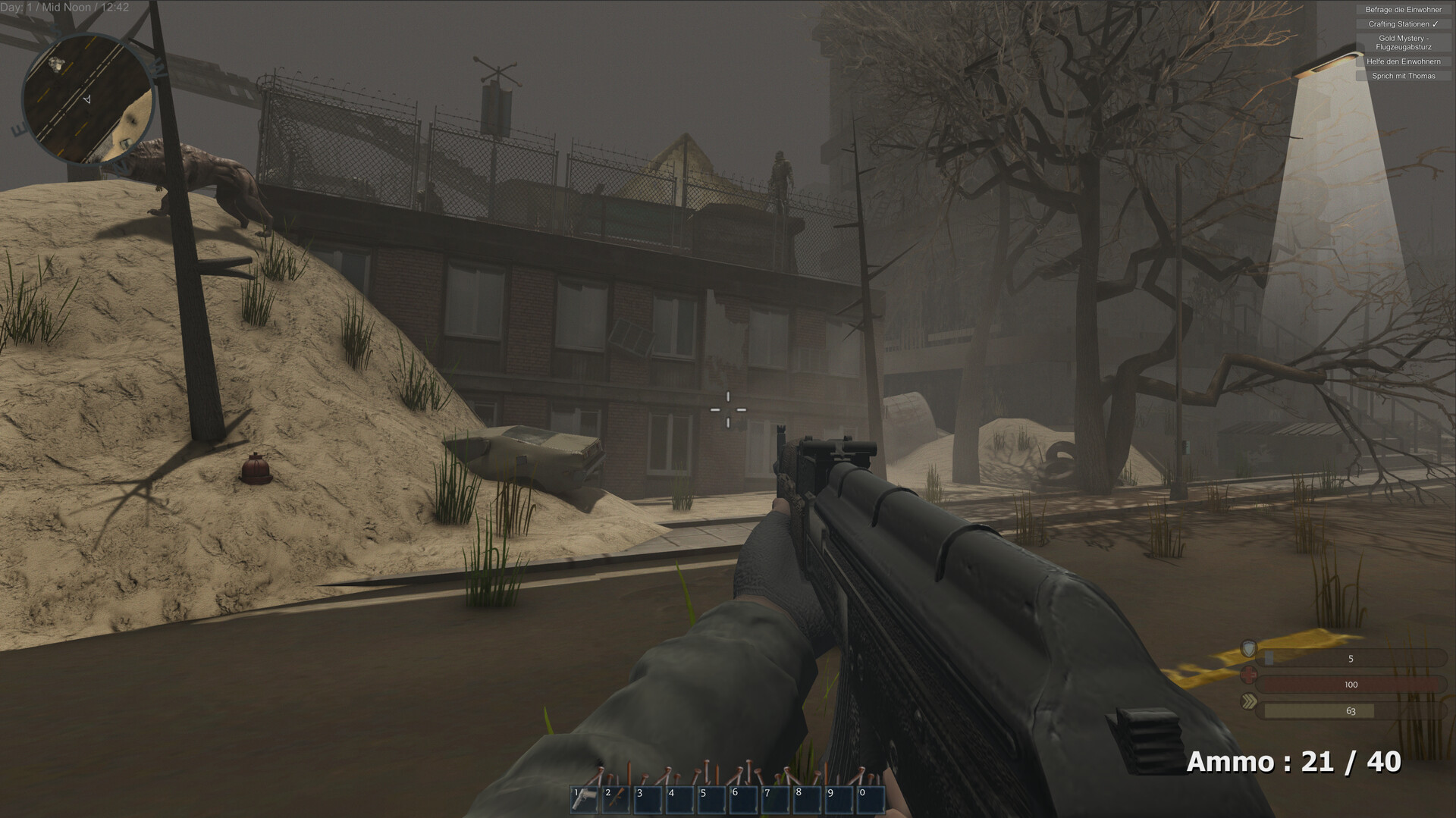Screen dimensions: 1456x818
Task: Click the minimap in the top-left corner
Action: (95, 102)
